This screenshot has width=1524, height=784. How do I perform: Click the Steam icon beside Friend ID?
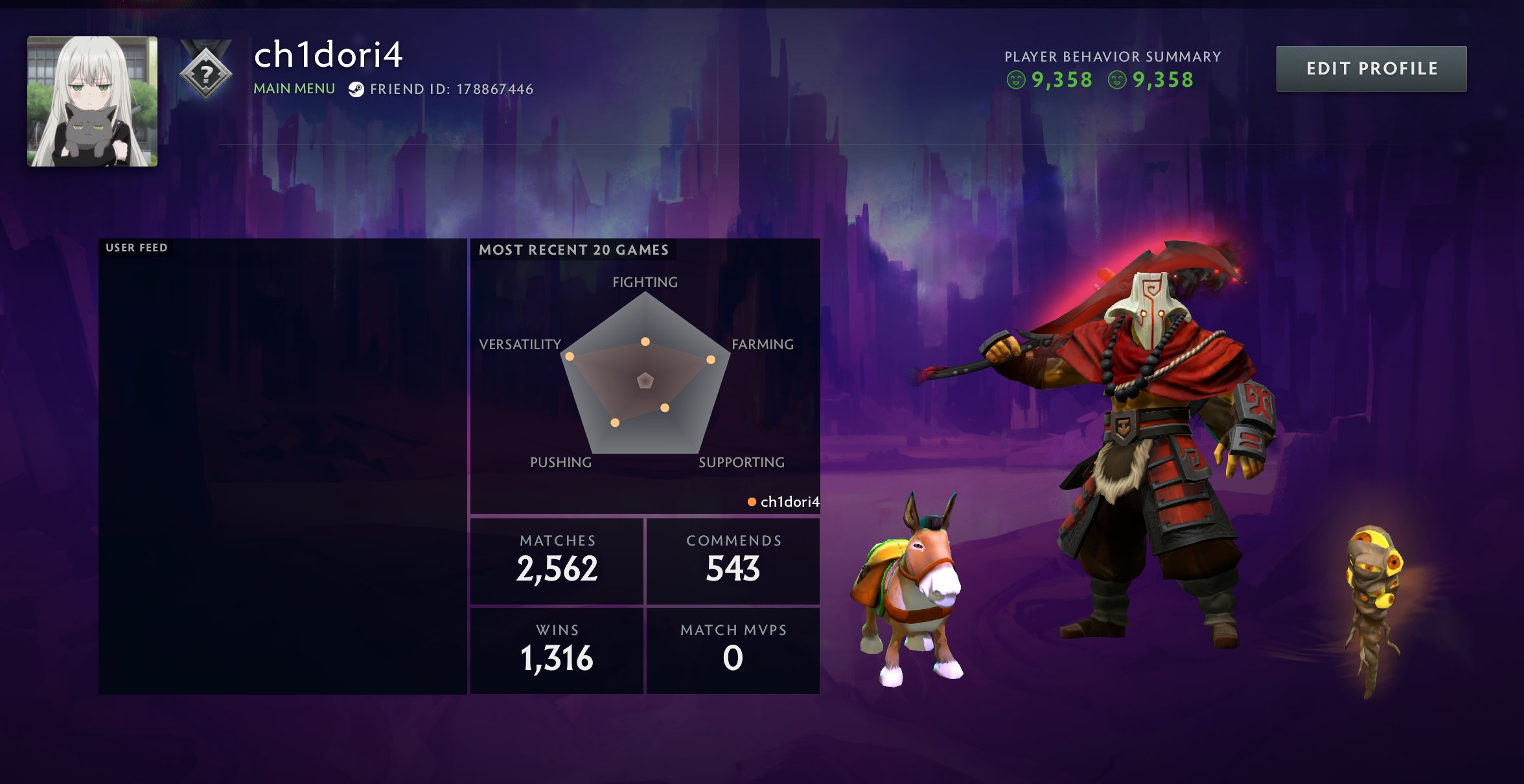pyautogui.click(x=356, y=89)
